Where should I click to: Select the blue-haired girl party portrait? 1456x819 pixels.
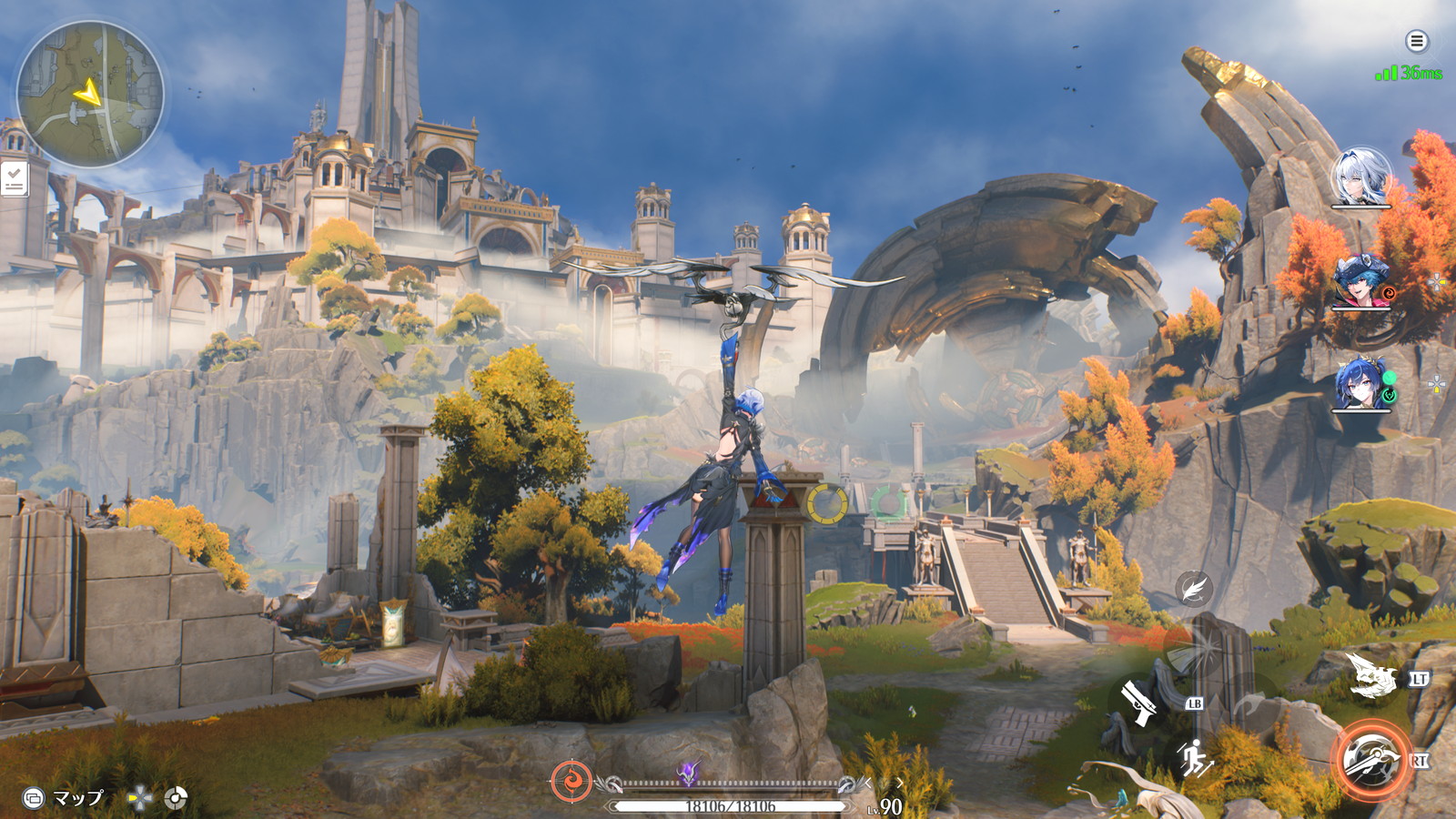1361,384
